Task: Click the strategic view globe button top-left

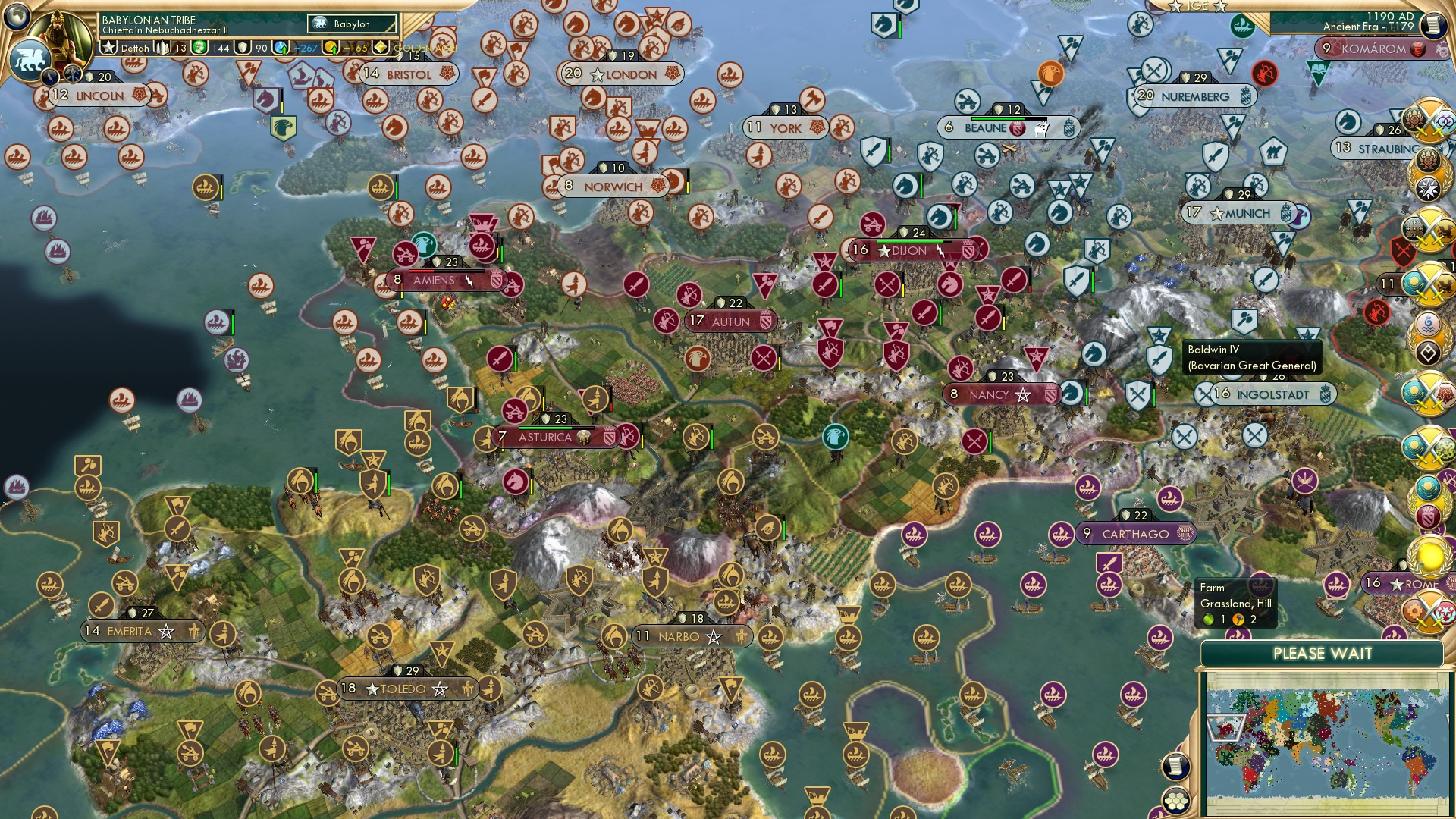Action: pyautogui.click(x=15, y=14)
